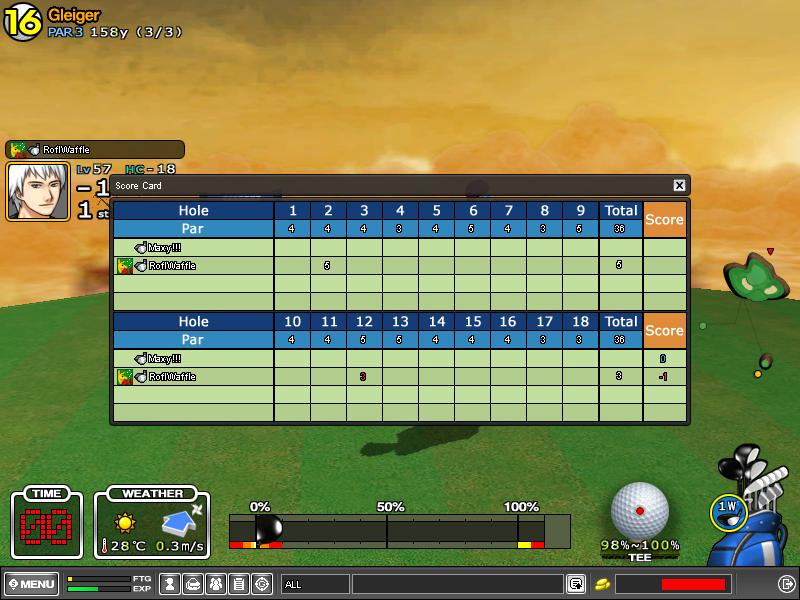Viewport: 800px width, 600px height.
Task: Select RoflWaffle's character portrait
Action: coord(38,191)
